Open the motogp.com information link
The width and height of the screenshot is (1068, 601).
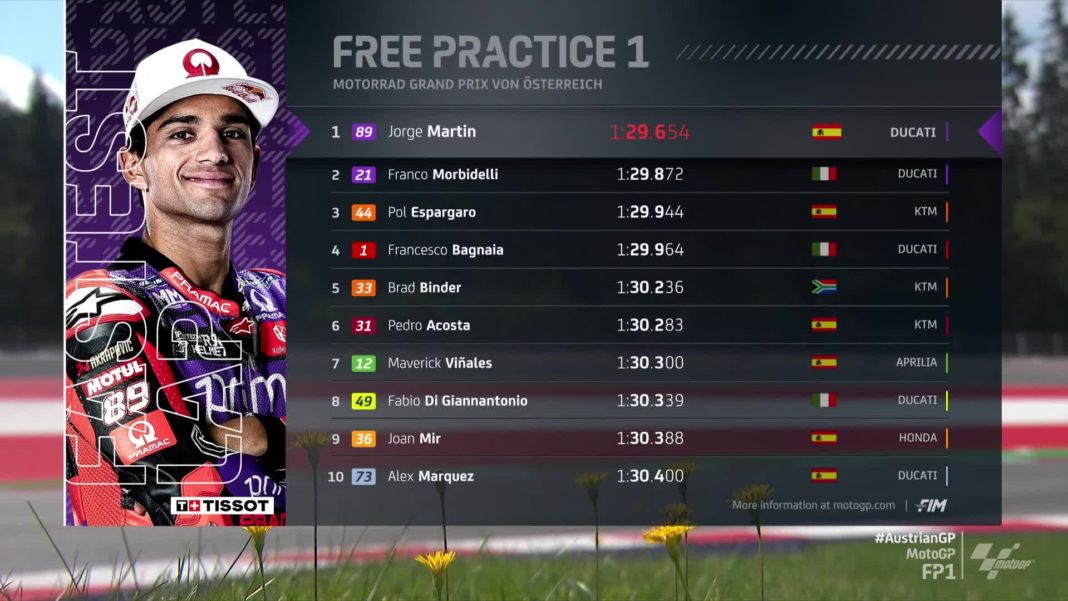(x=814, y=505)
